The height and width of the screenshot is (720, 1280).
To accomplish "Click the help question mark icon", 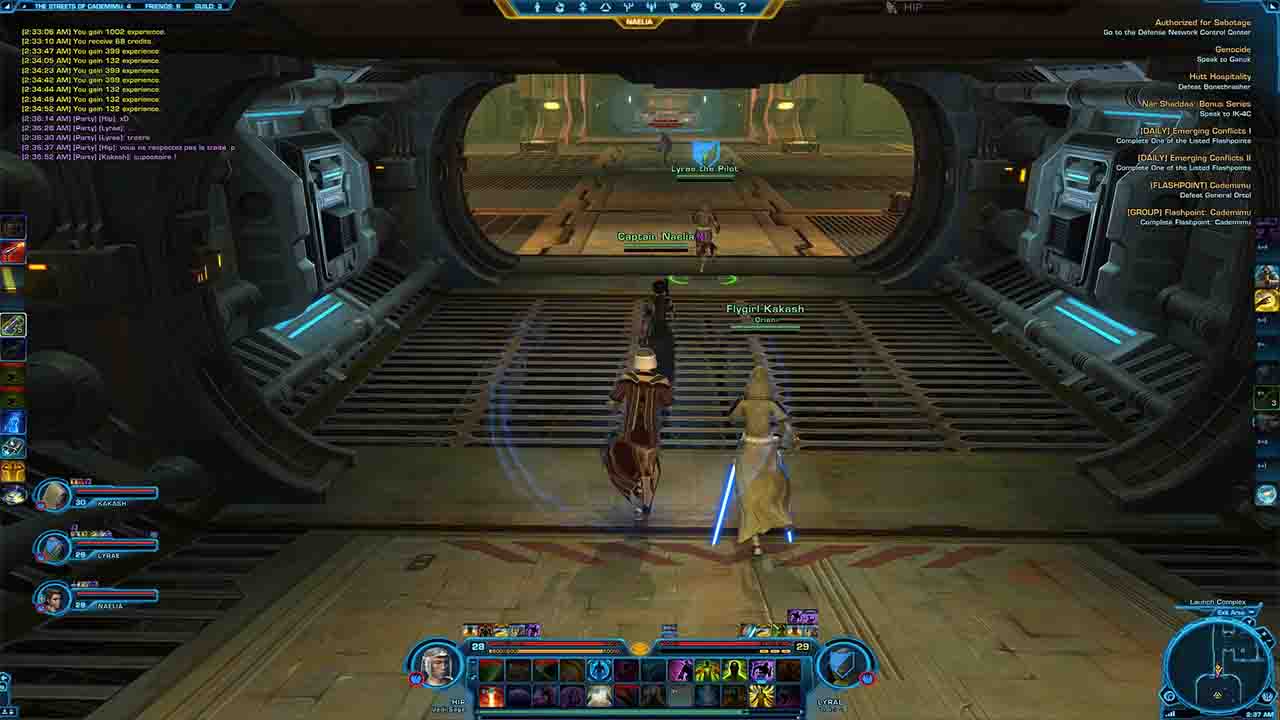I will click(x=742, y=8).
